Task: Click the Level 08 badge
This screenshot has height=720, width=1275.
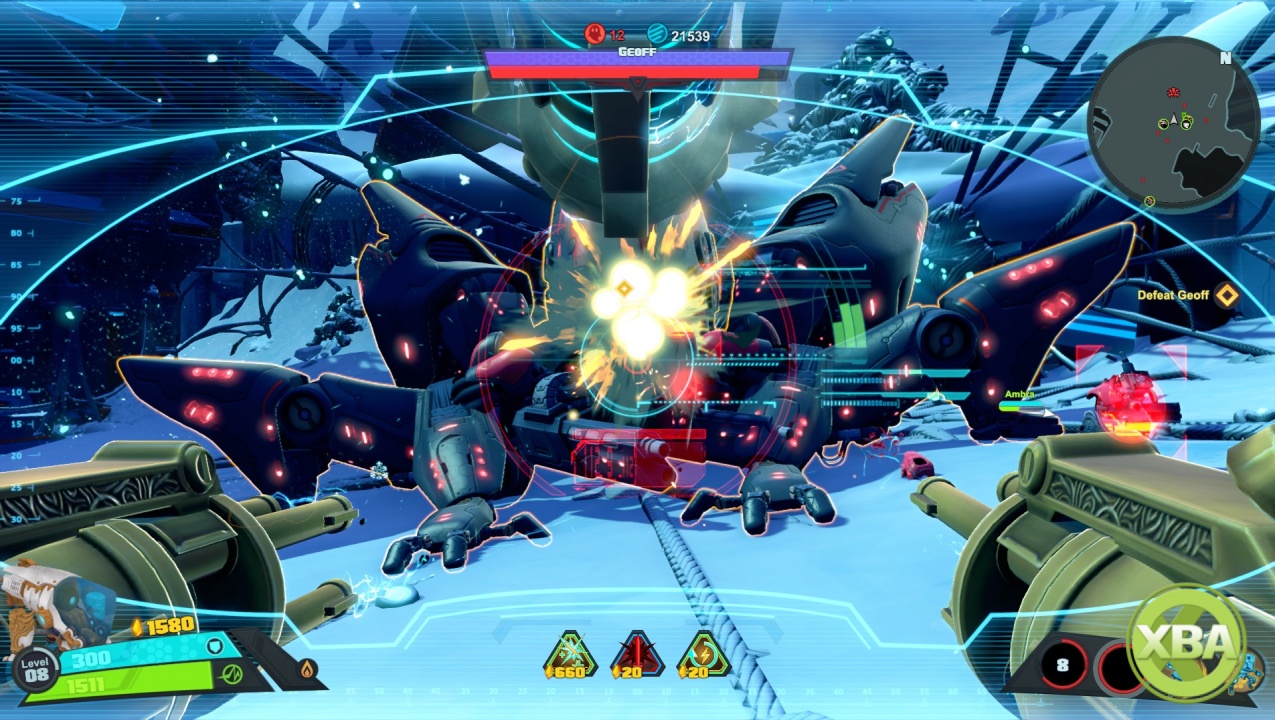Action: click(x=37, y=667)
